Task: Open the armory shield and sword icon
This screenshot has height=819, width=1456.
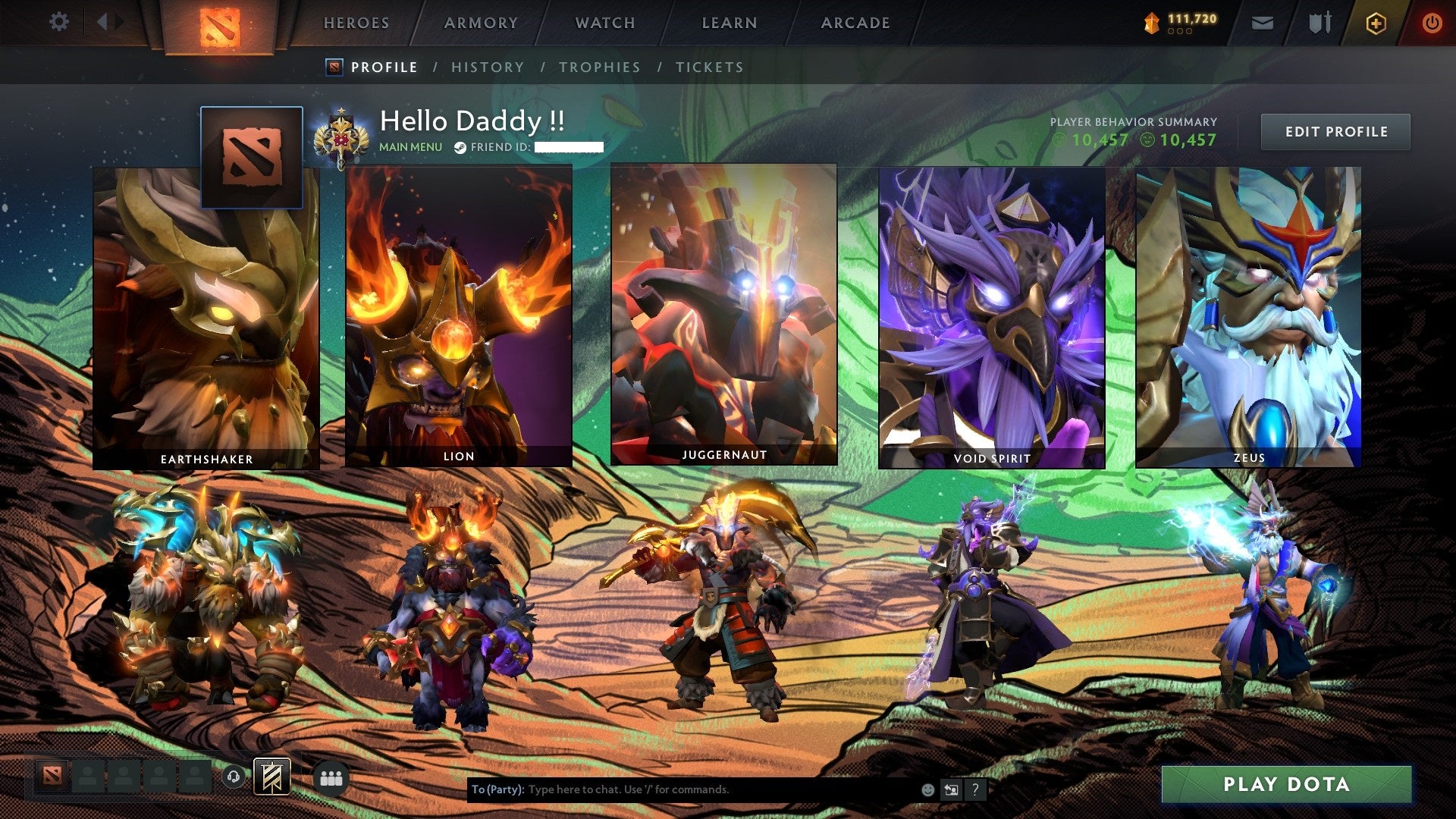Action: coord(1319,23)
